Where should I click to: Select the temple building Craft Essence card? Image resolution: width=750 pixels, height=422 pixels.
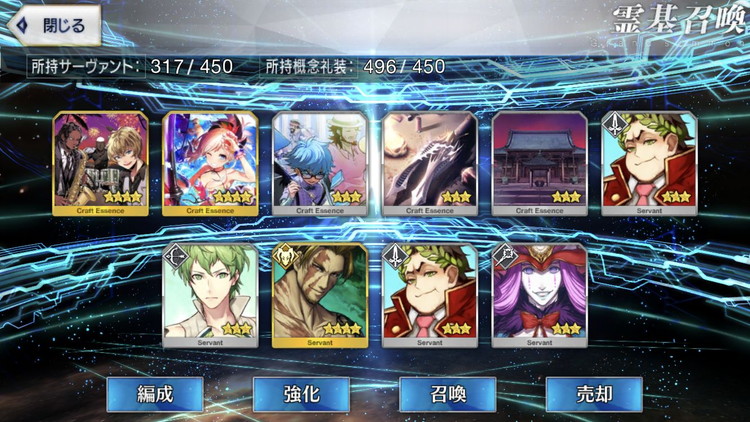tap(540, 163)
